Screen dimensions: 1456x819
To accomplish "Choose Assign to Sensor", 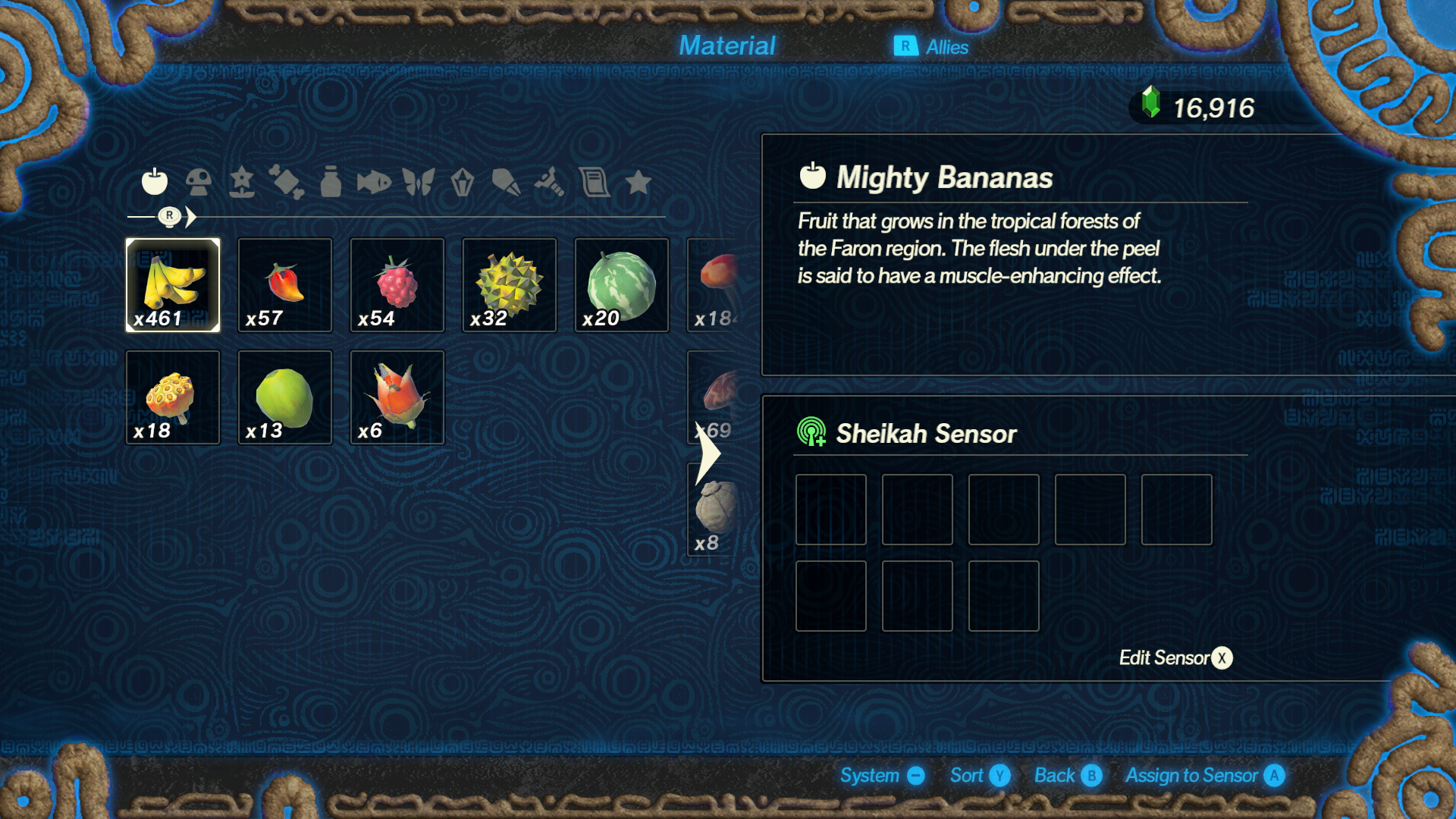I will [1204, 776].
